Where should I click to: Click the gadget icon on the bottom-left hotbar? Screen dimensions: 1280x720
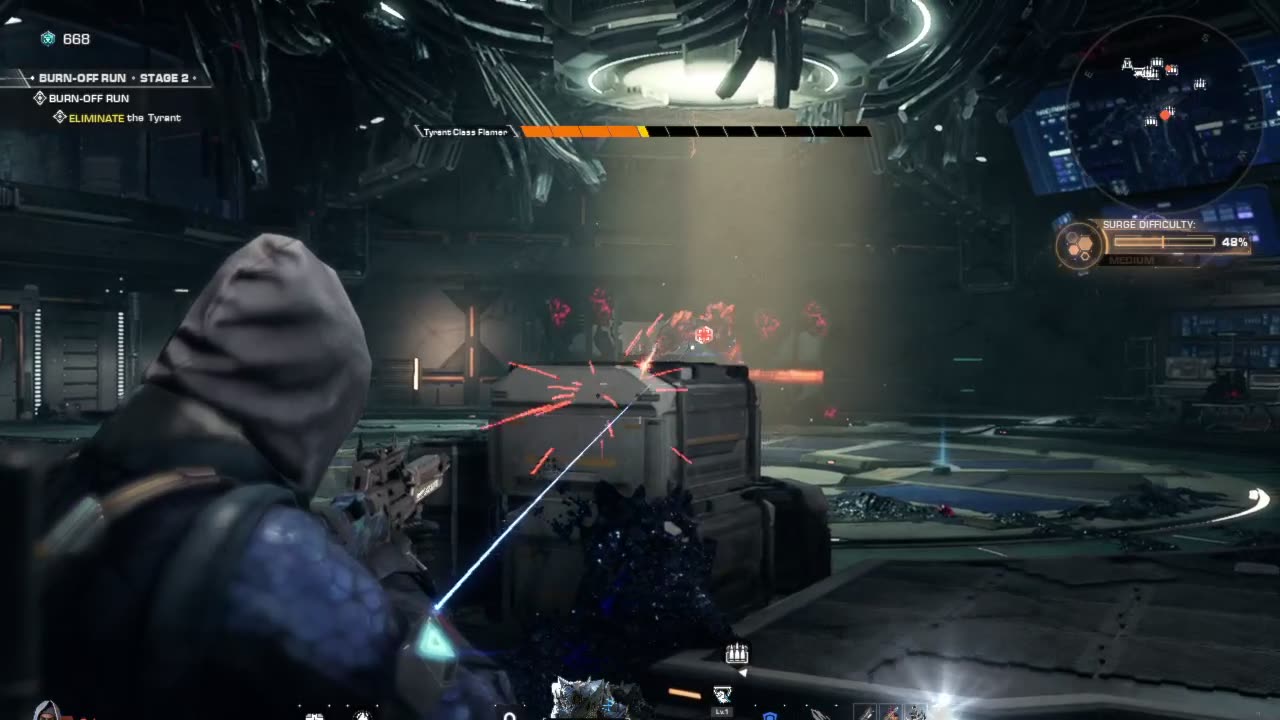(314, 716)
